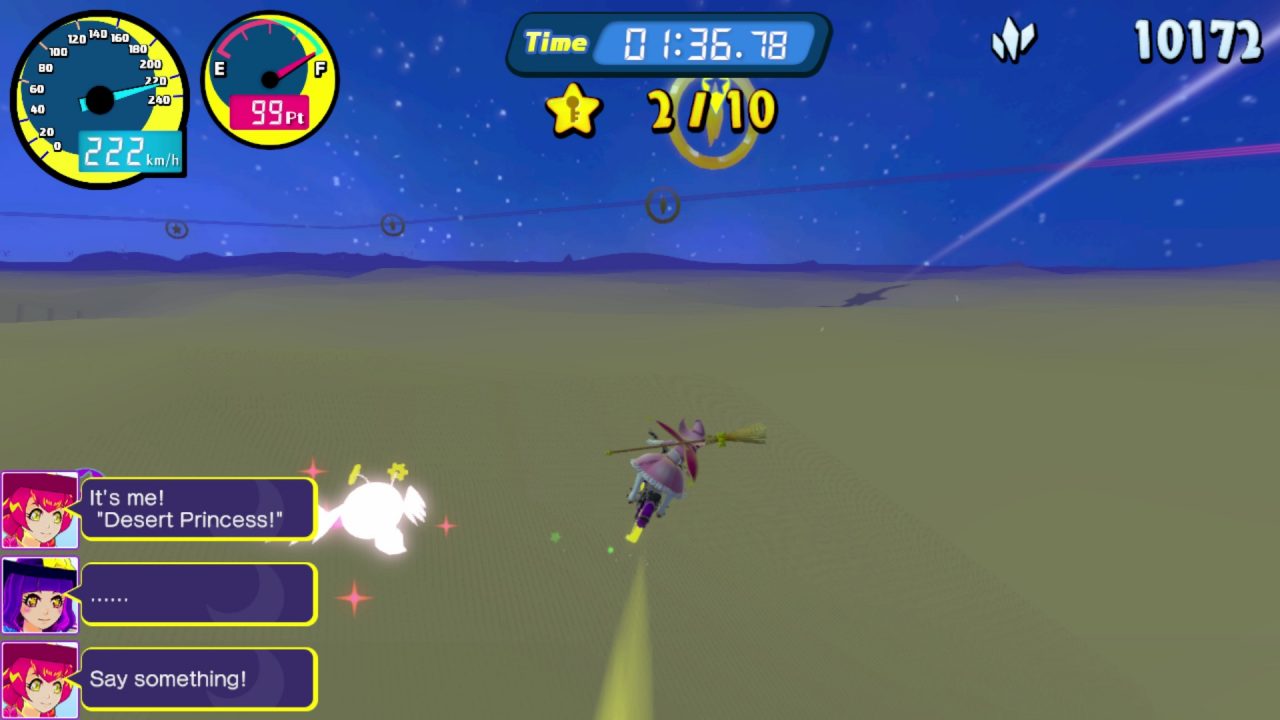Image resolution: width=1280 pixels, height=720 pixels.
Task: Click the star key objective tracker icon
Action: pos(574,110)
